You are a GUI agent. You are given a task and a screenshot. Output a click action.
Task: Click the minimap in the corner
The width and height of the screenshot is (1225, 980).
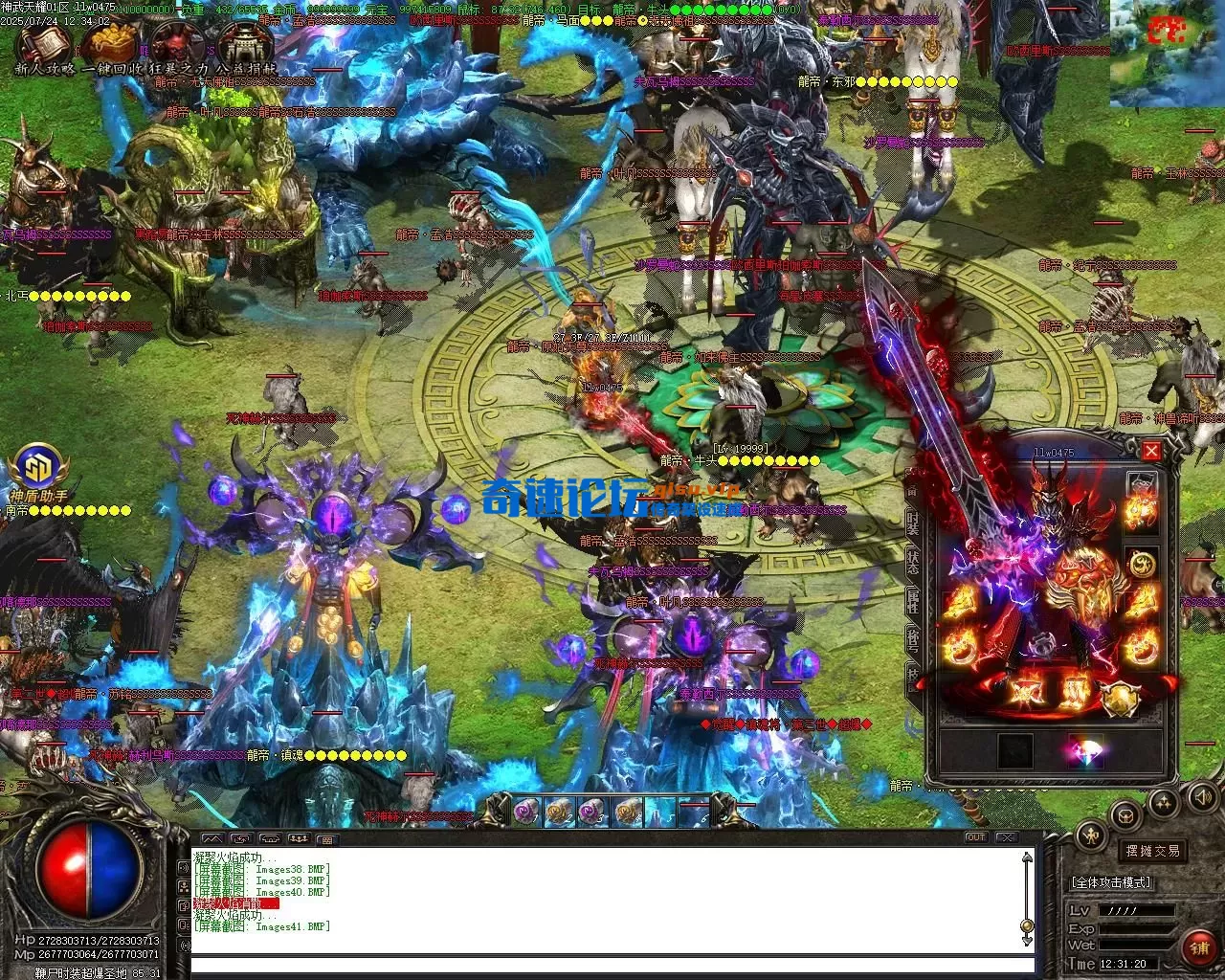pyautogui.click(x=1167, y=53)
